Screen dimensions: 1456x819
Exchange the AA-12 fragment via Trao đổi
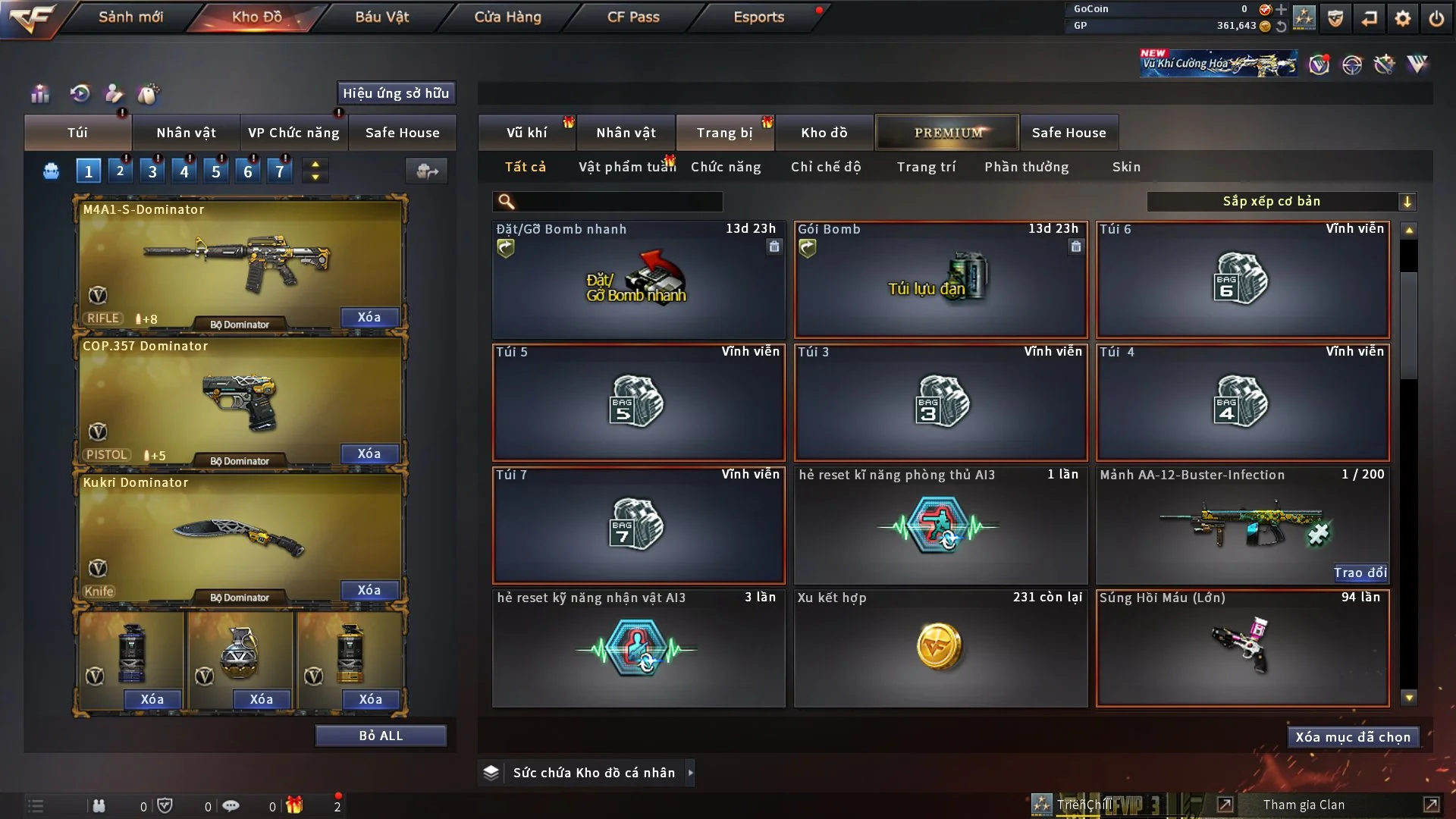(1360, 573)
